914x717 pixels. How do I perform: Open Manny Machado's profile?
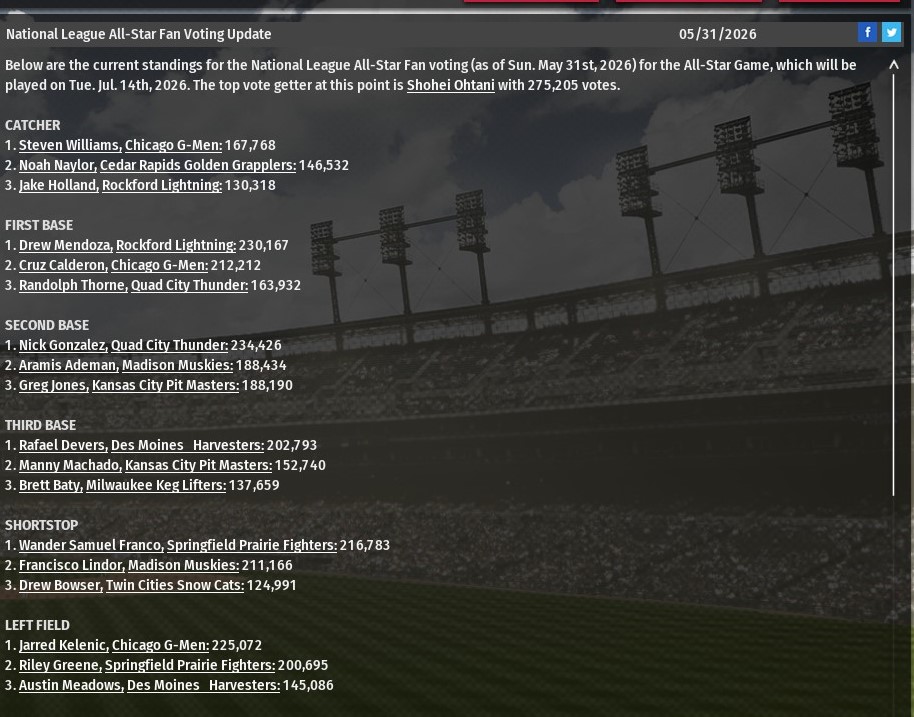pyautogui.click(x=70, y=465)
